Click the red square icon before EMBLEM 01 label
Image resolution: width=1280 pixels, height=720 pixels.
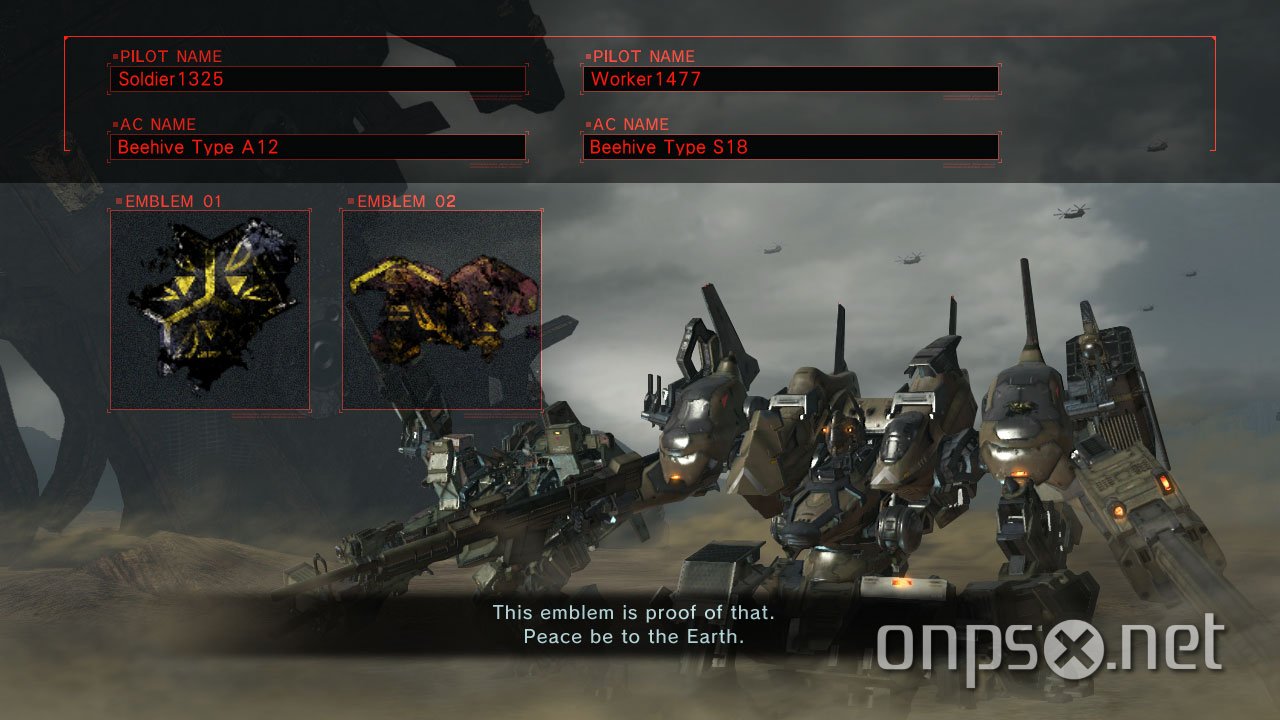(117, 201)
